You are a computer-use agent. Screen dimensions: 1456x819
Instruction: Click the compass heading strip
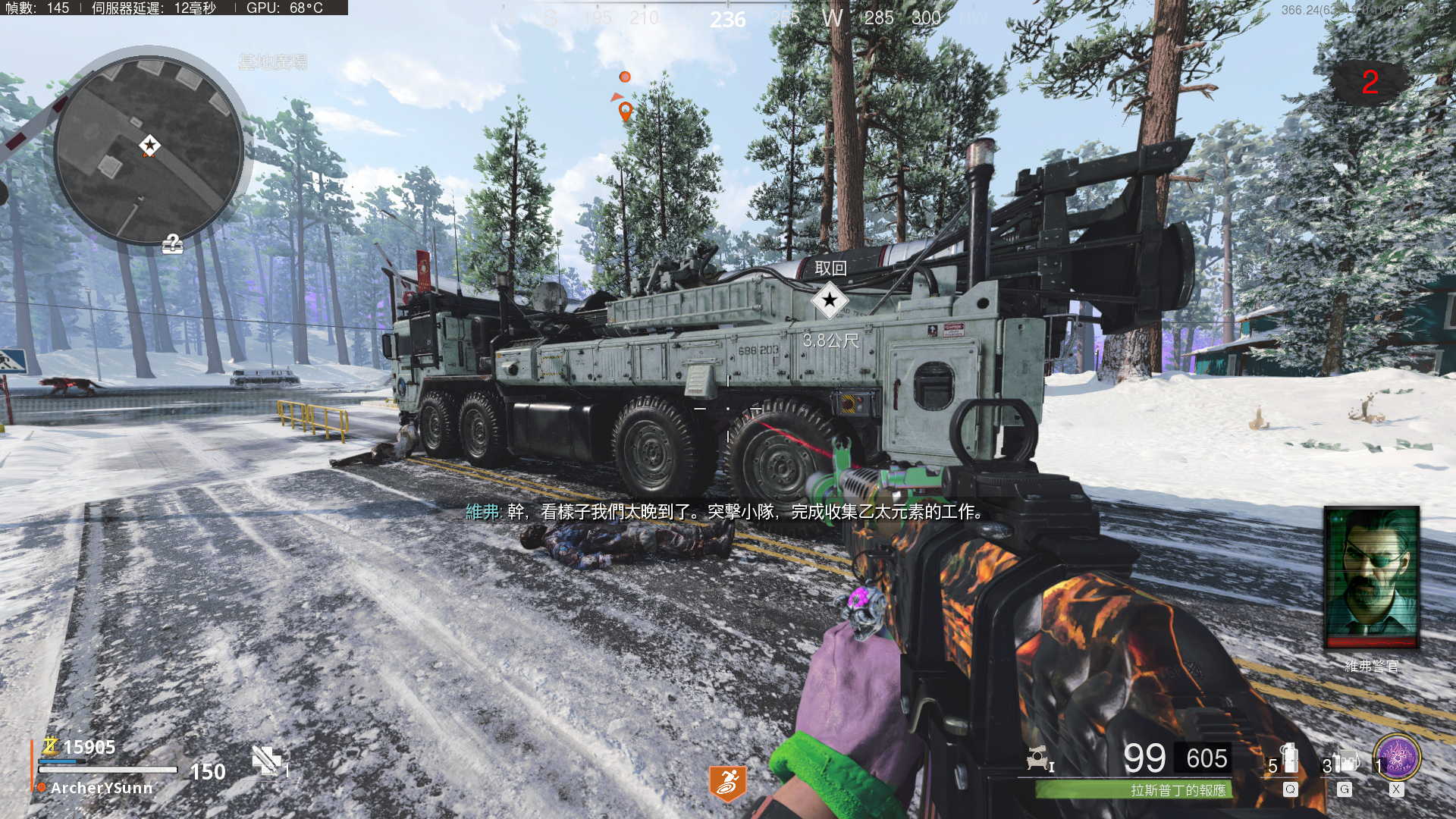pos(728,18)
